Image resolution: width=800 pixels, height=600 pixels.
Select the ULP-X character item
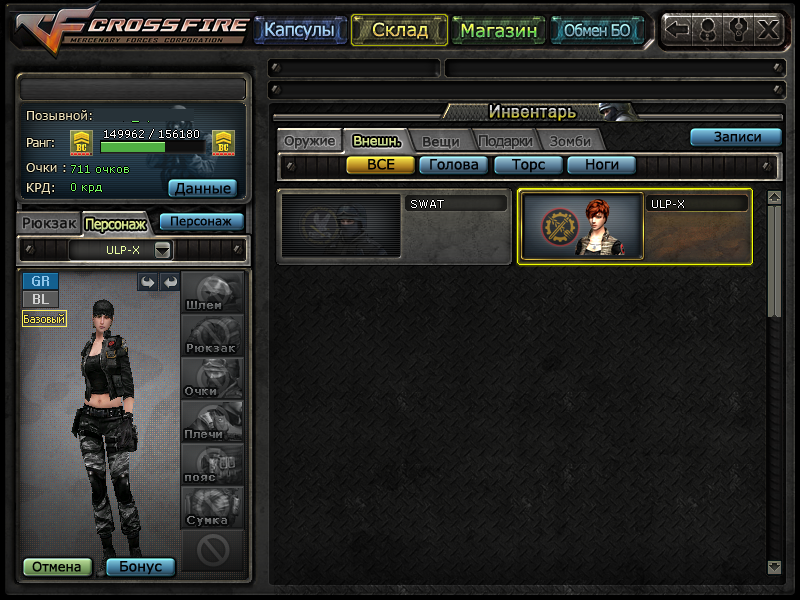coord(634,227)
